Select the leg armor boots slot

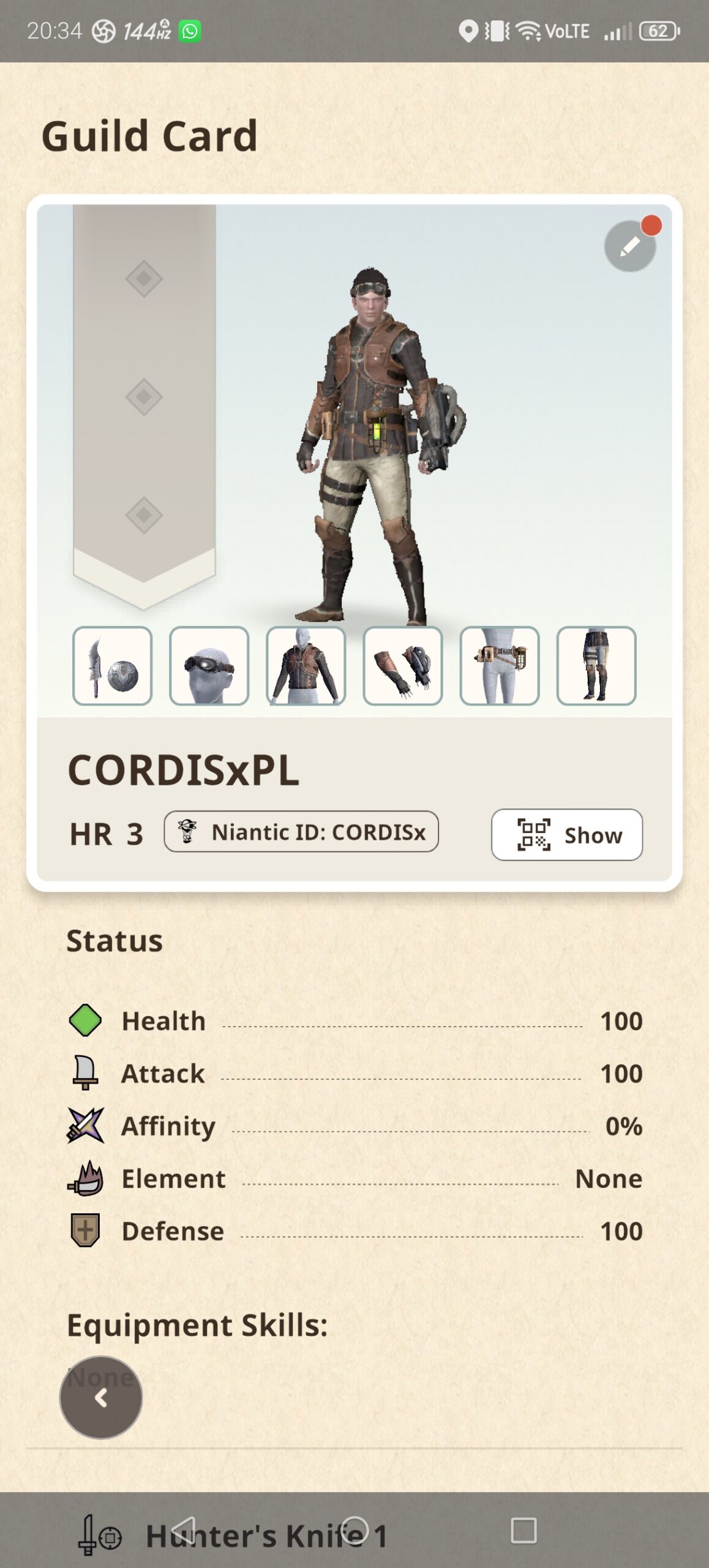[x=596, y=666]
